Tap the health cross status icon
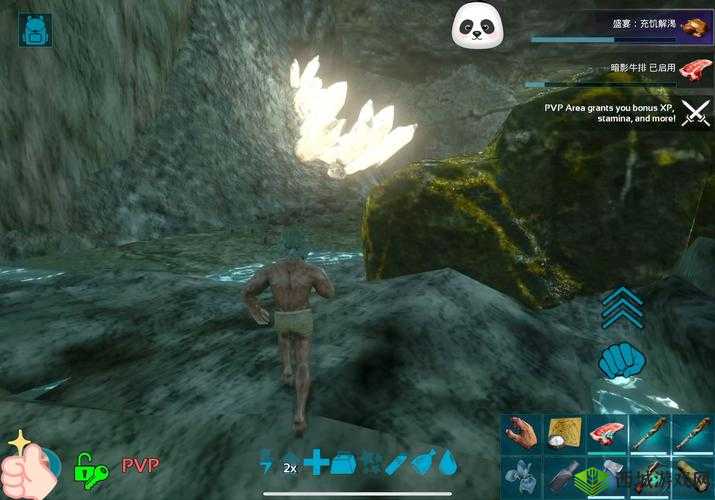The height and width of the screenshot is (500, 715). [317, 462]
